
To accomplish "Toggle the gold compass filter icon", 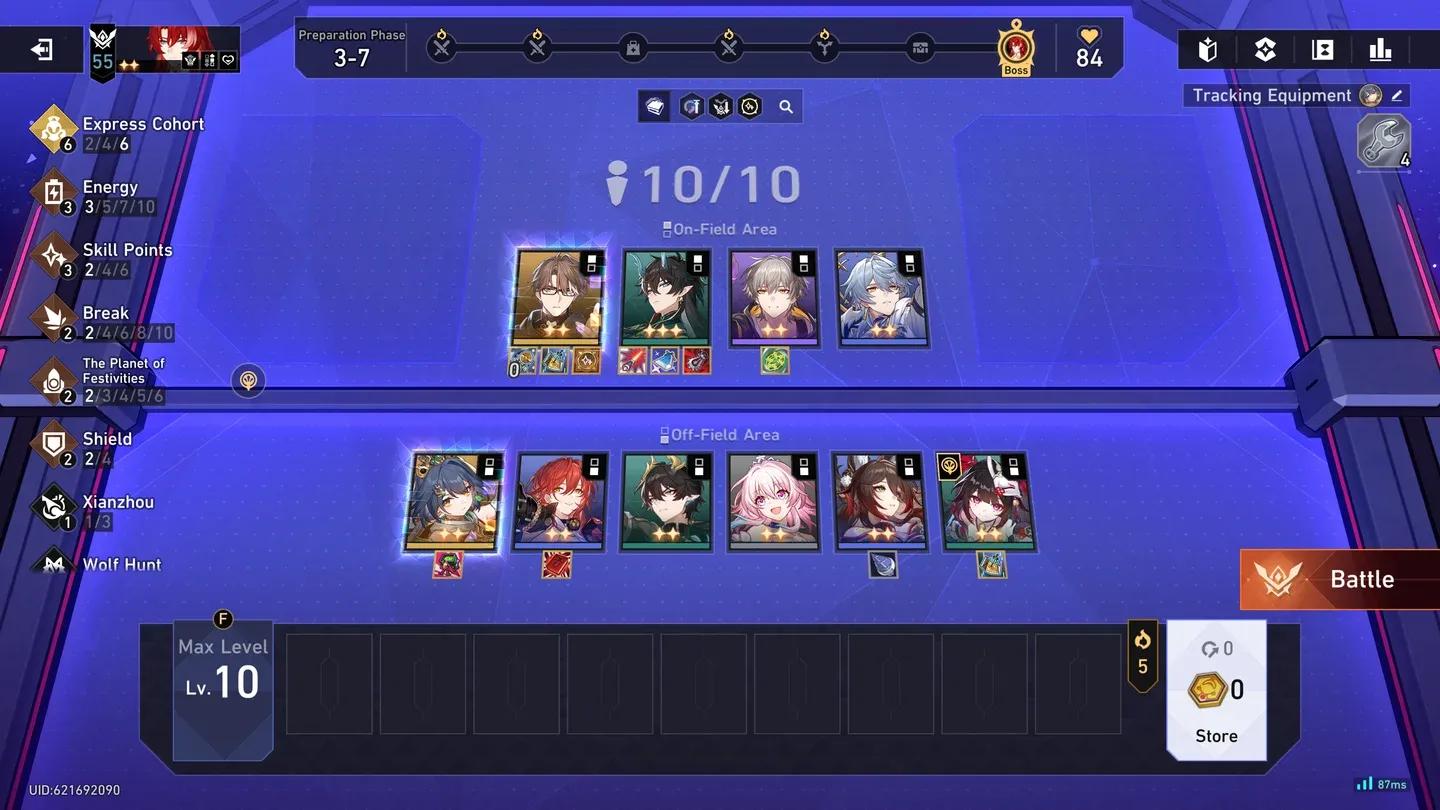I will [x=749, y=106].
